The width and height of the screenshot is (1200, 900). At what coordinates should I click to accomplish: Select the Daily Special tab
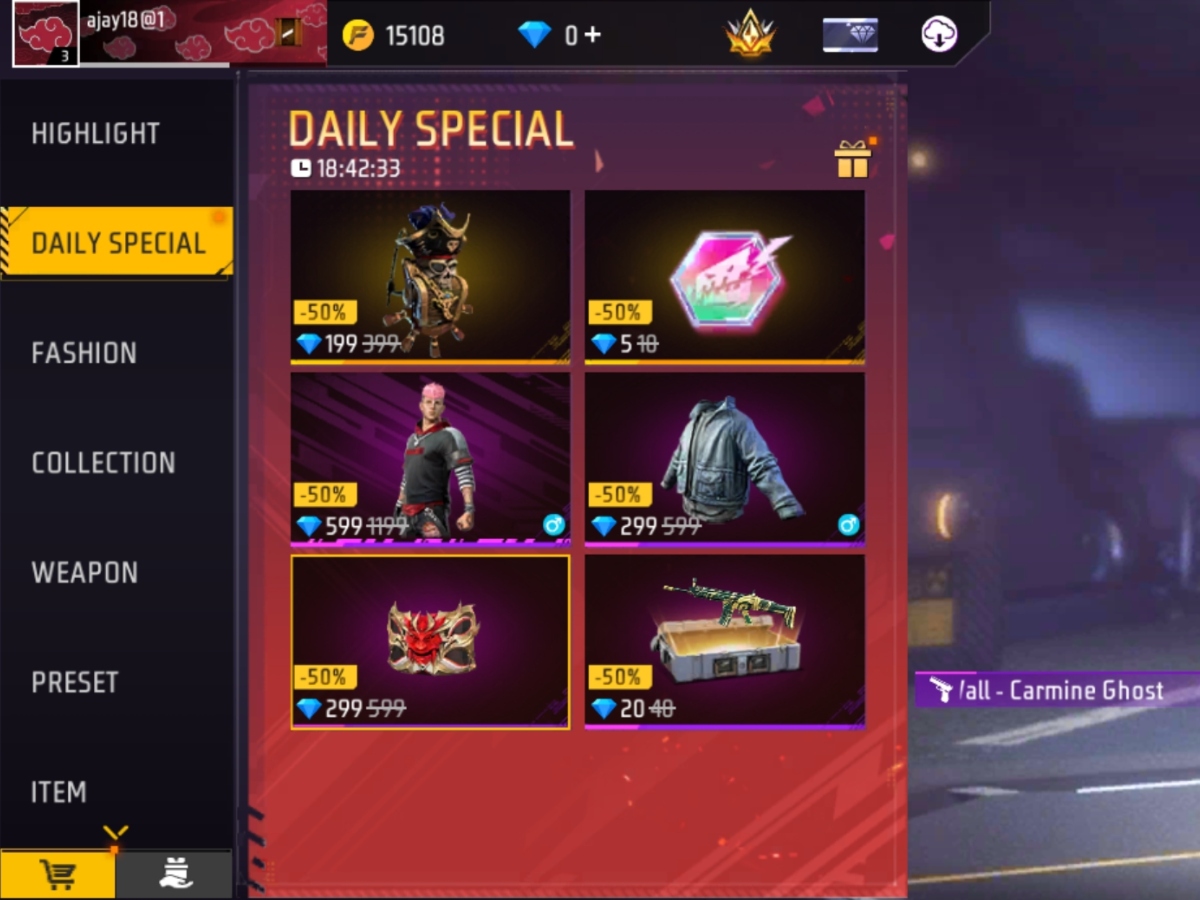pyautogui.click(x=118, y=243)
